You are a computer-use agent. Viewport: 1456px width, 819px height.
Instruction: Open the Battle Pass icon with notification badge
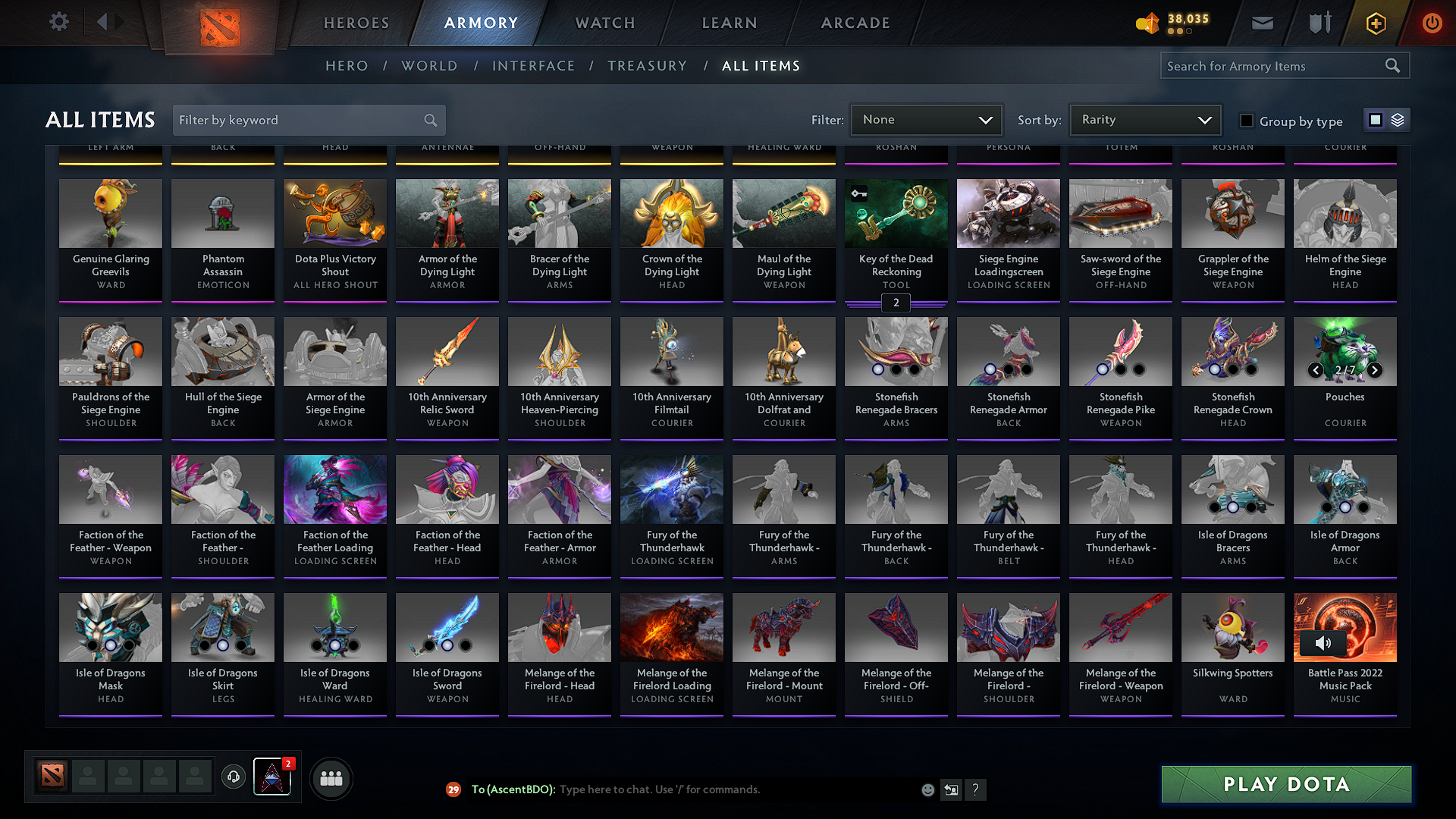click(272, 777)
